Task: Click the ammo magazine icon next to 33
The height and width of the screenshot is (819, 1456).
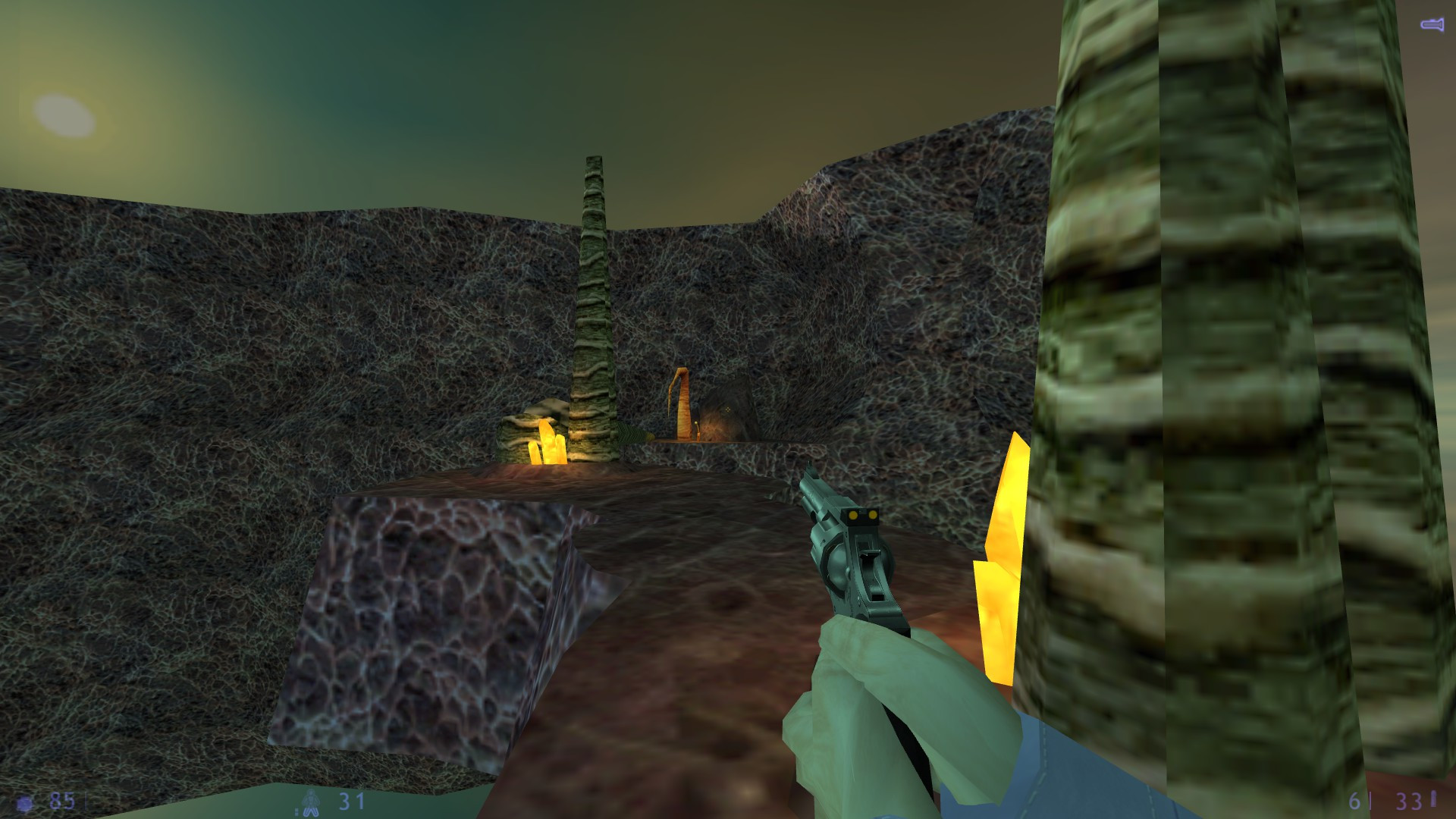Action: (x=1433, y=800)
